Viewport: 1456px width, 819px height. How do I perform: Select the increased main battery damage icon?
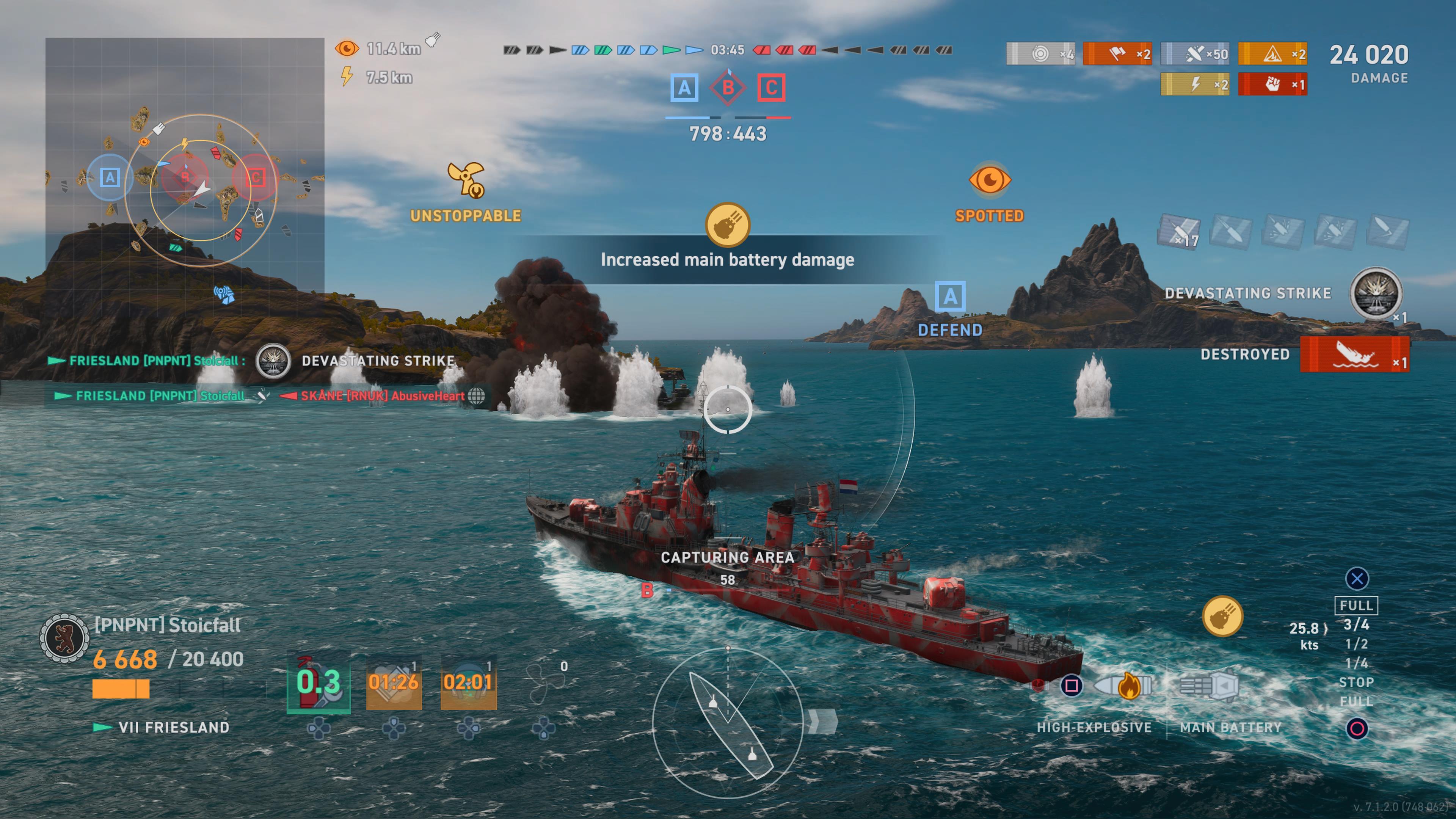click(728, 225)
